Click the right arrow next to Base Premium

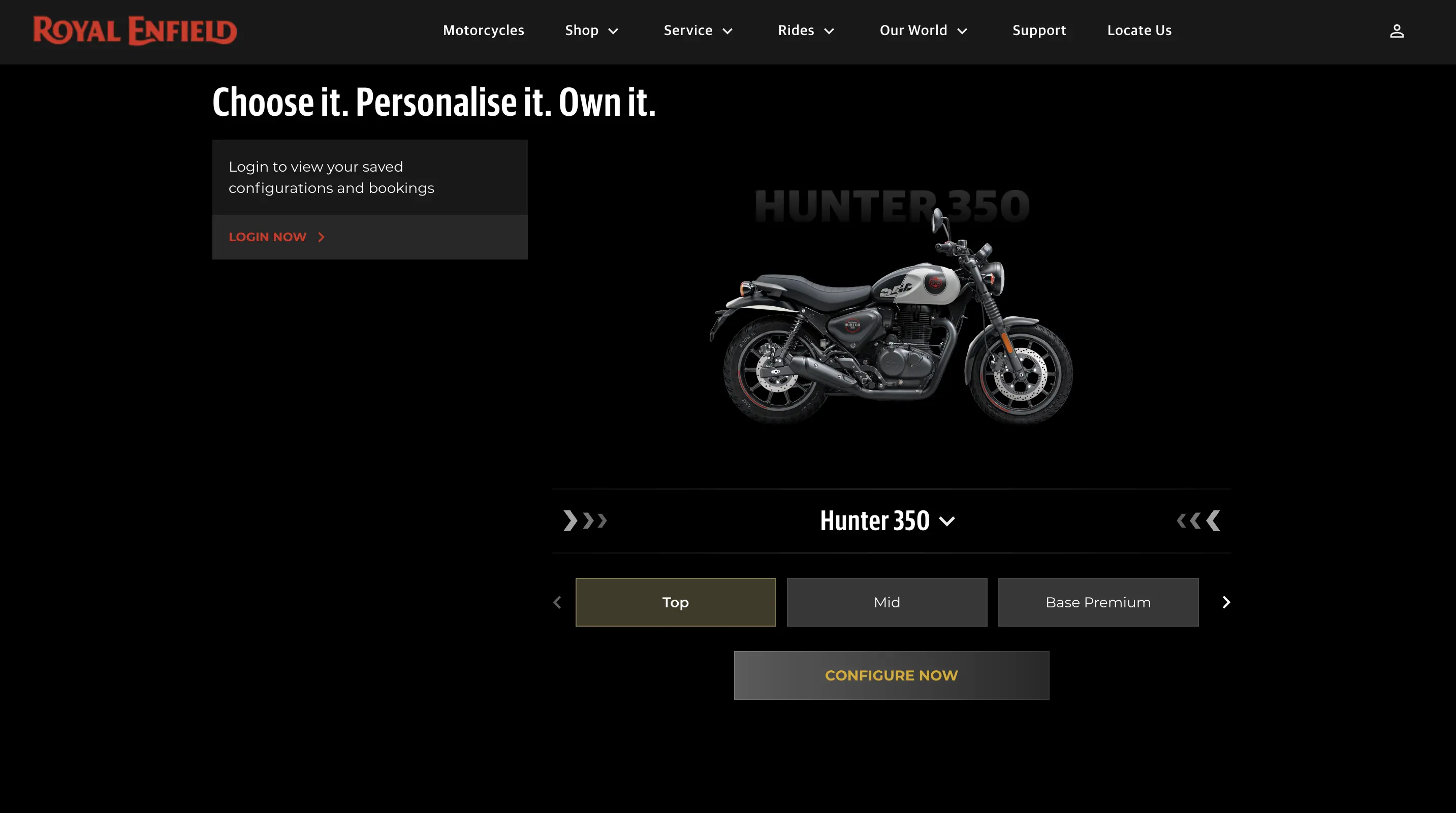click(1225, 602)
